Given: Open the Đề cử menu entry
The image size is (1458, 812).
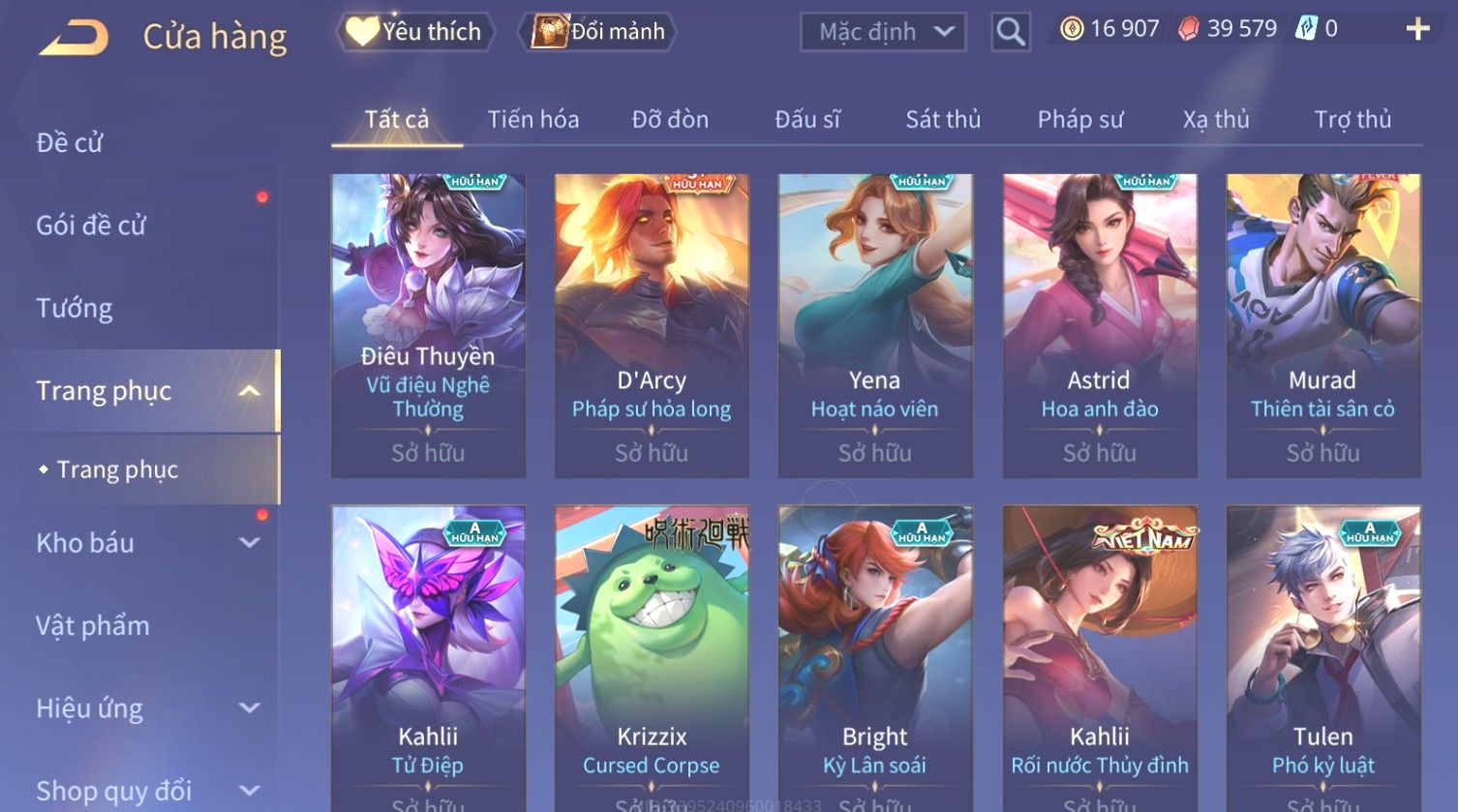Looking at the screenshot, I should click(70, 143).
